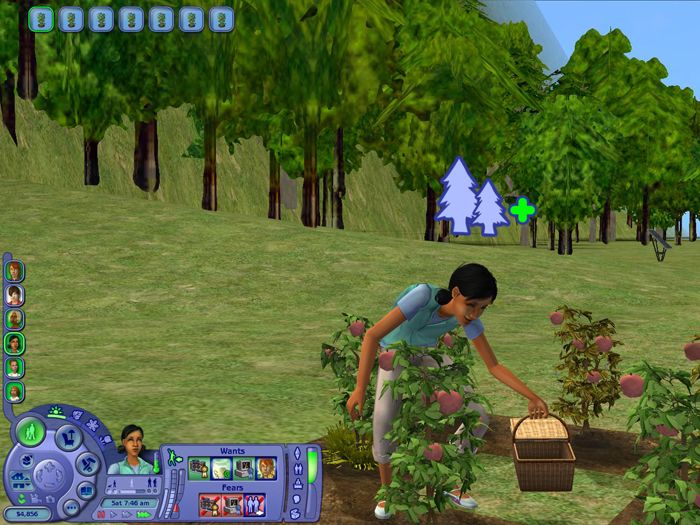Select the red-haired Sim want icon
Image resolution: width=700 pixels, height=525 pixels.
[265, 468]
